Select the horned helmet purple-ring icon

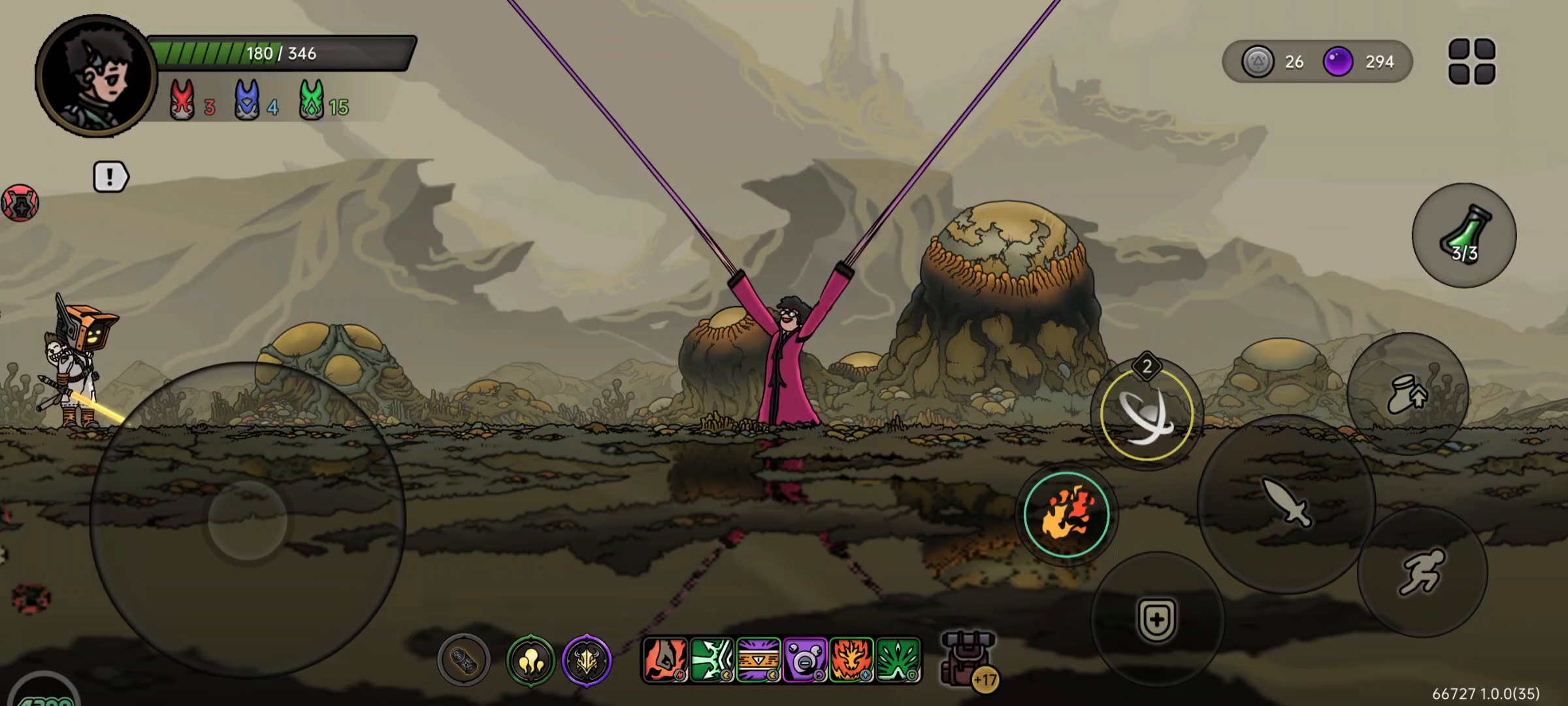pyautogui.click(x=587, y=662)
